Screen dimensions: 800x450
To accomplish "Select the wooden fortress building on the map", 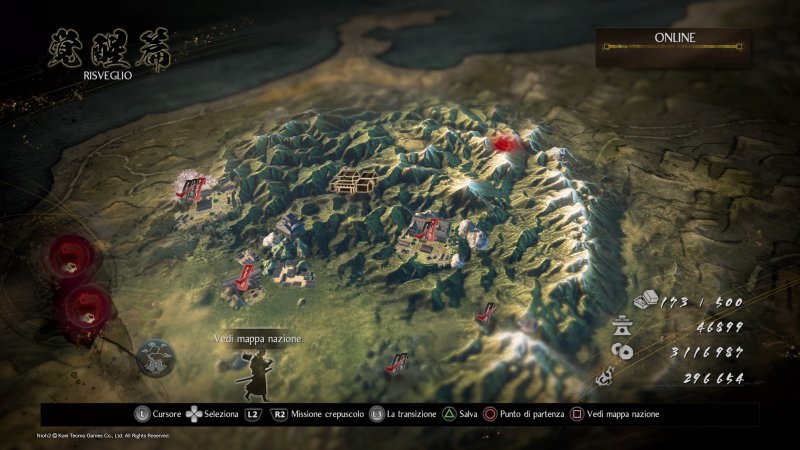I will (354, 181).
